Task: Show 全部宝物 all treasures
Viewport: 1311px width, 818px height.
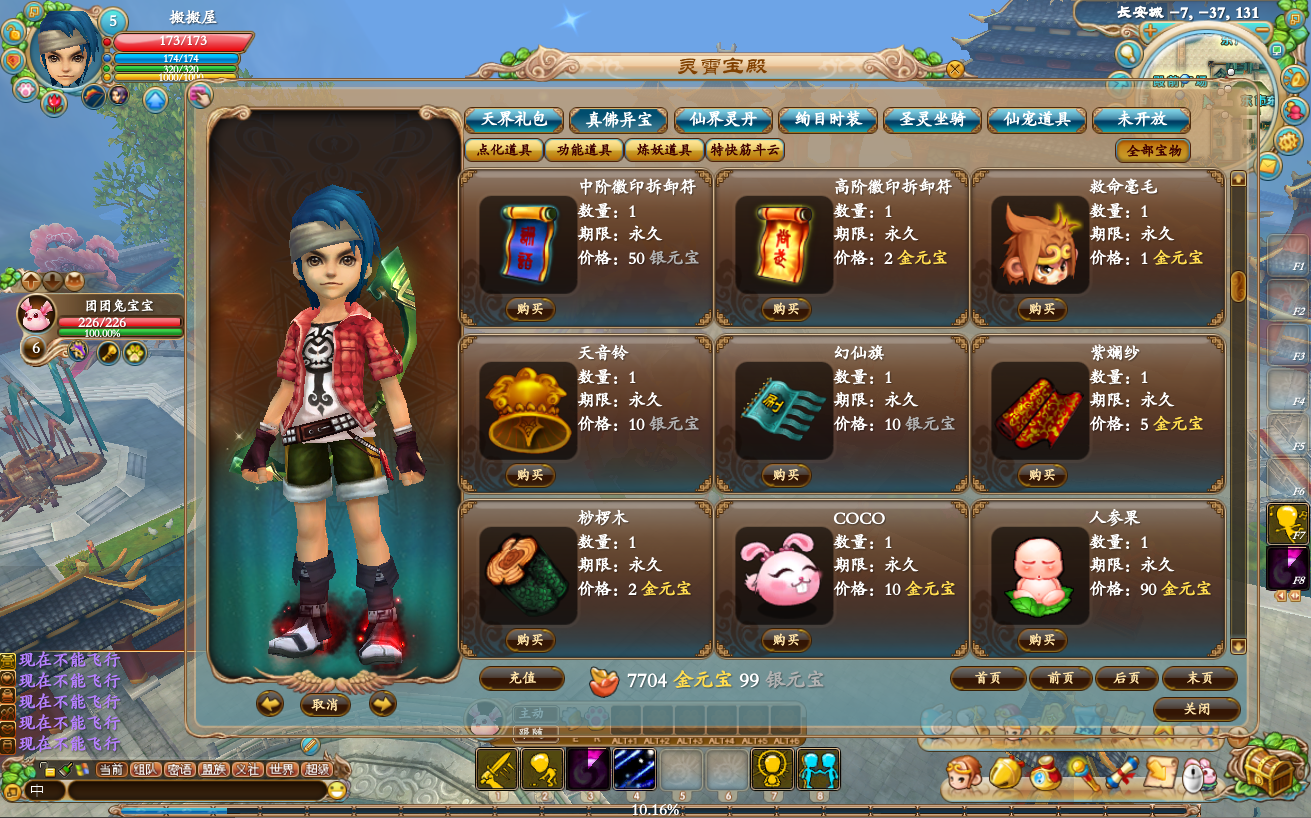Action: [x=1153, y=151]
